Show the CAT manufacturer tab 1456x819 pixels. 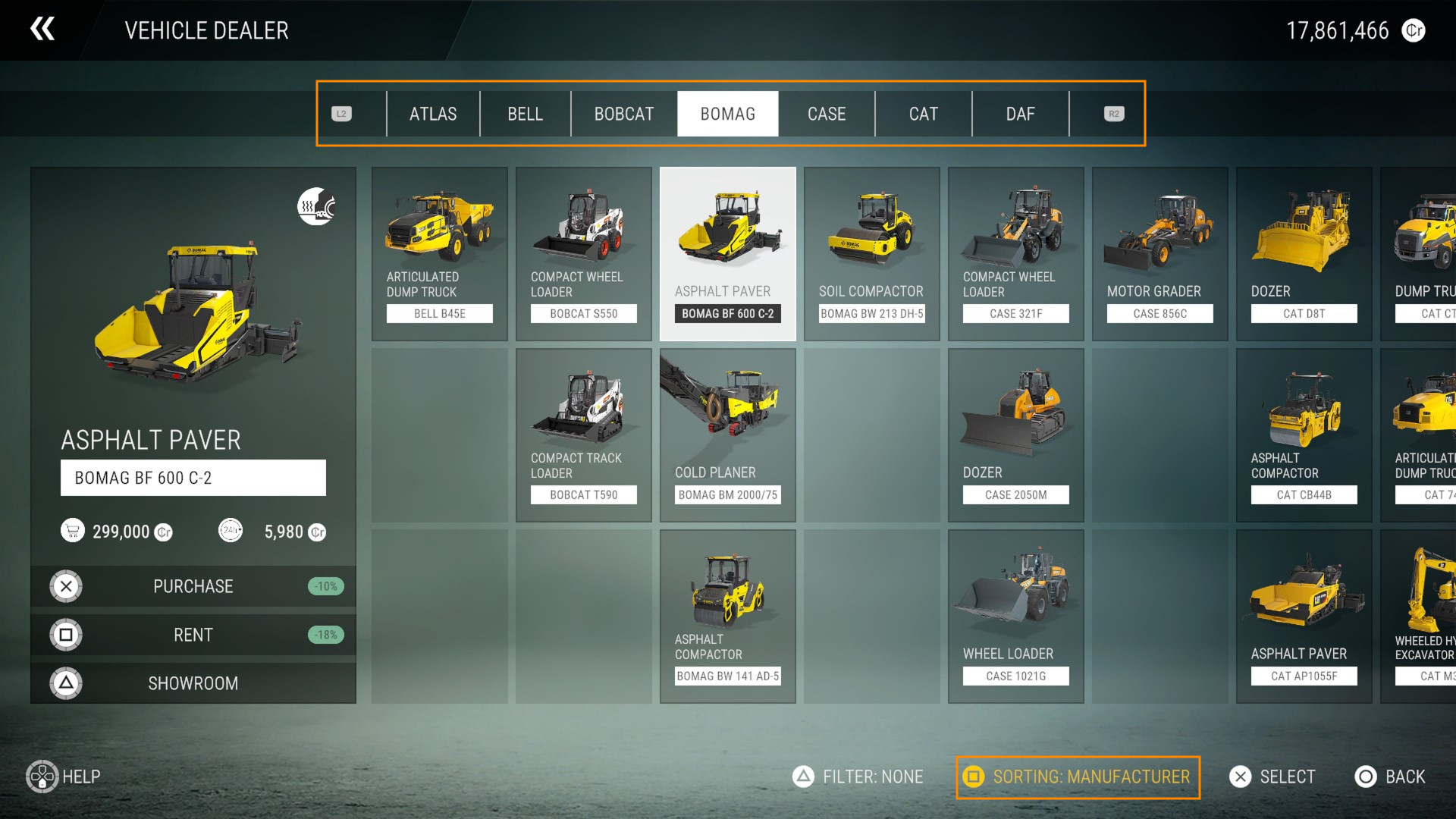(923, 114)
